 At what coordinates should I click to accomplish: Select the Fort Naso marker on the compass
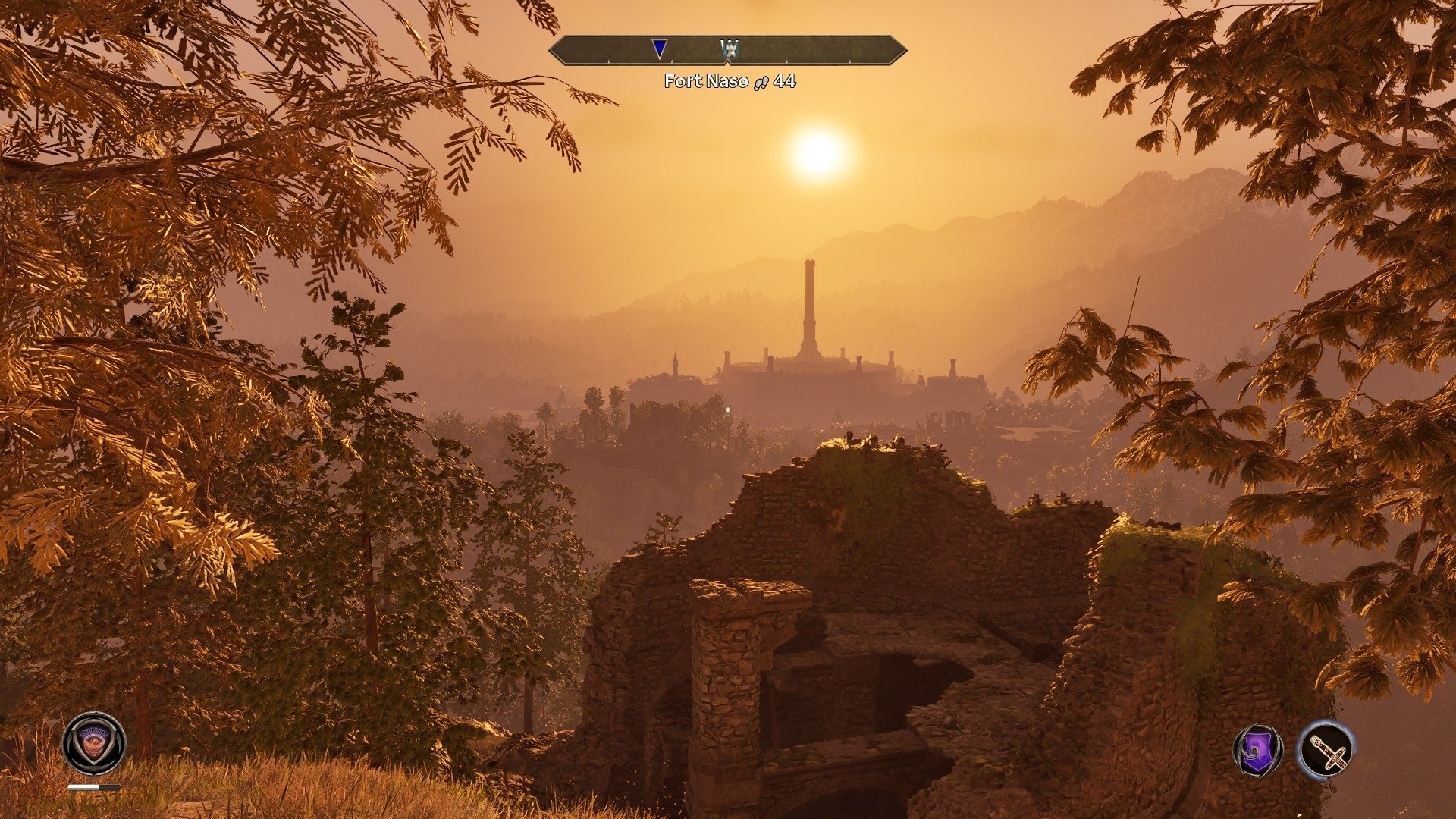(730, 50)
